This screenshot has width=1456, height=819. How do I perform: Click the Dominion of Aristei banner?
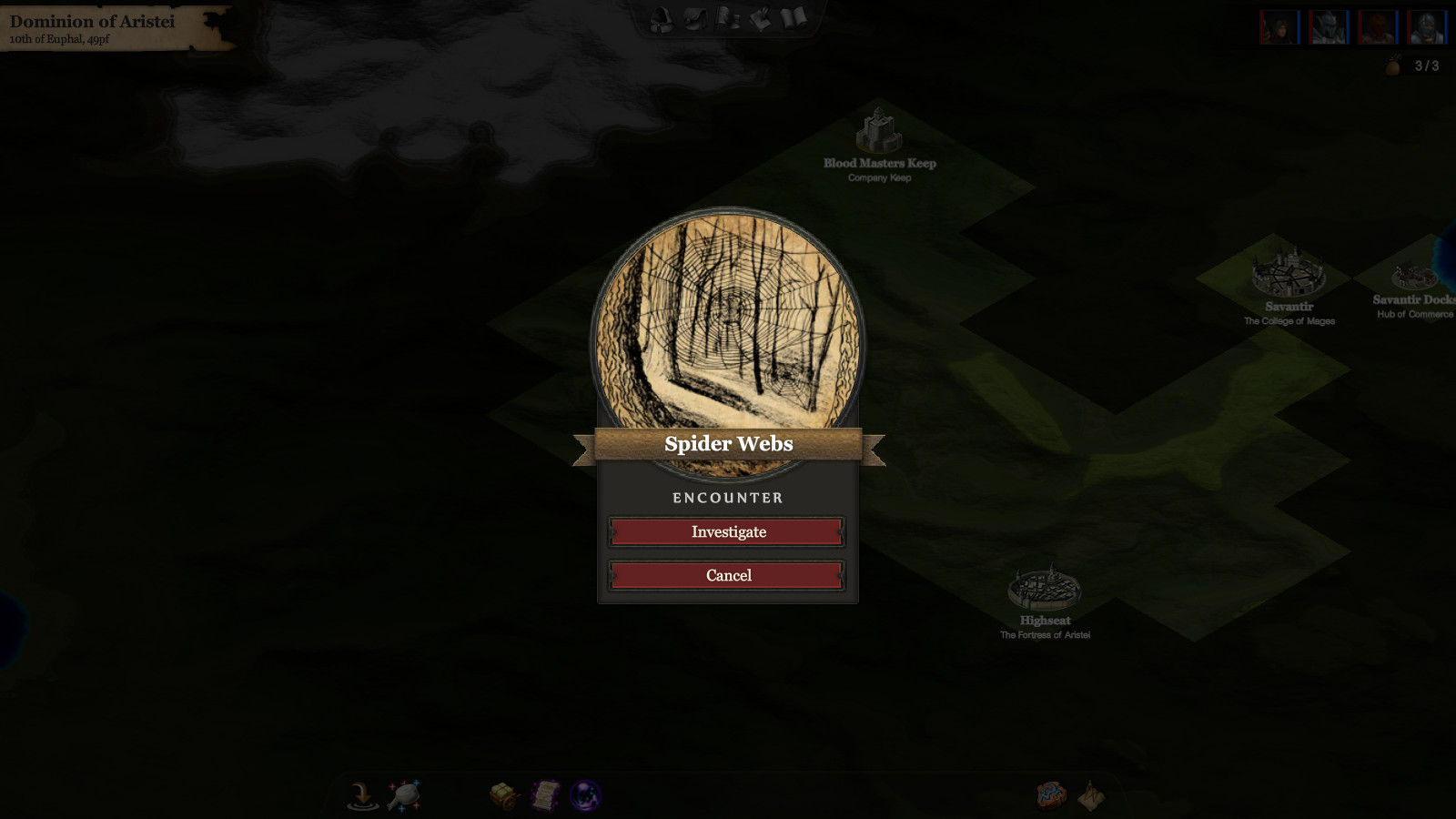100,25
